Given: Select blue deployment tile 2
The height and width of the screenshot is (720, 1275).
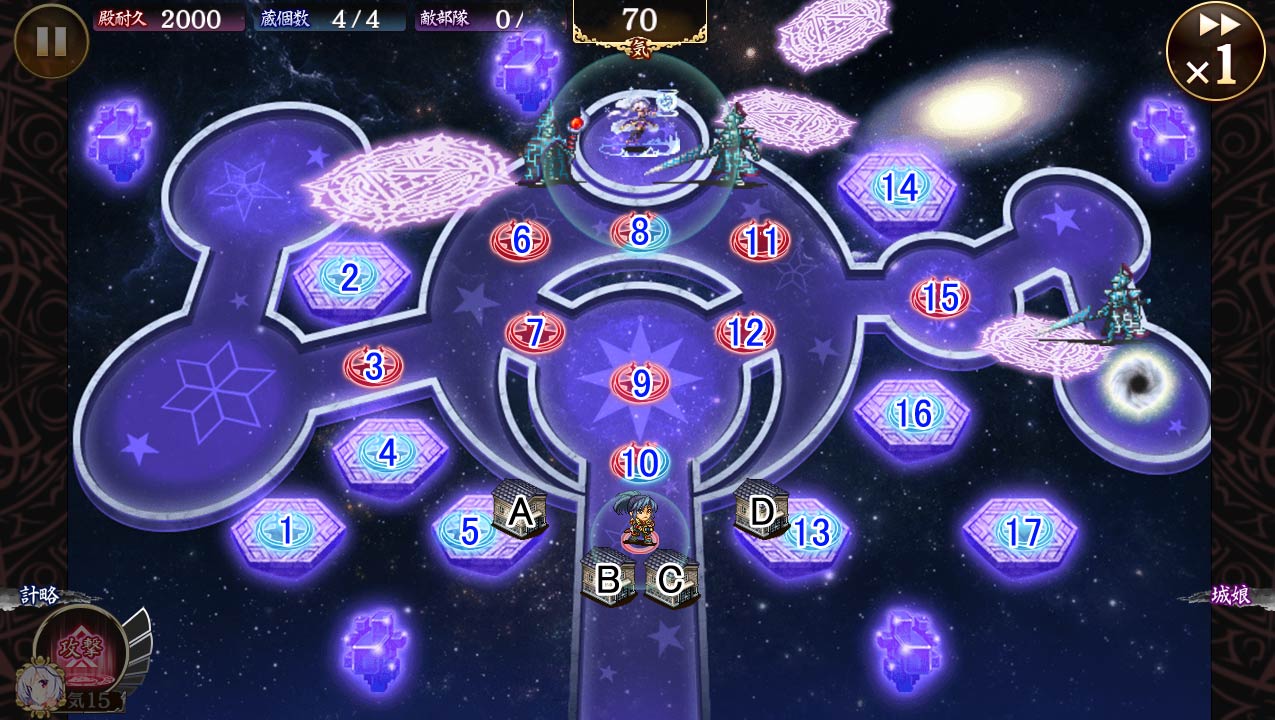Looking at the screenshot, I should point(349,277).
